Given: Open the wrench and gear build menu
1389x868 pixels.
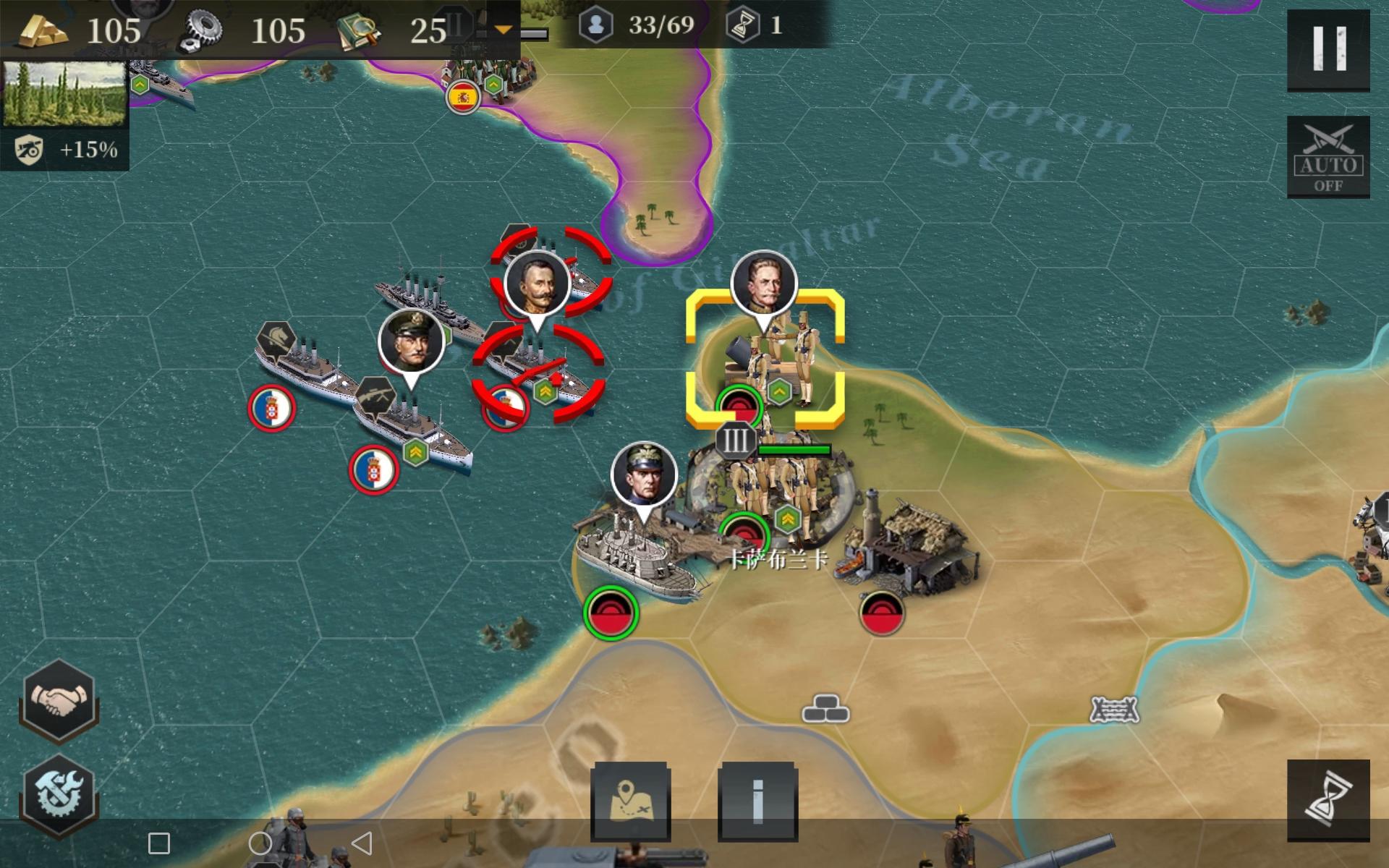Looking at the screenshot, I should [x=59, y=793].
